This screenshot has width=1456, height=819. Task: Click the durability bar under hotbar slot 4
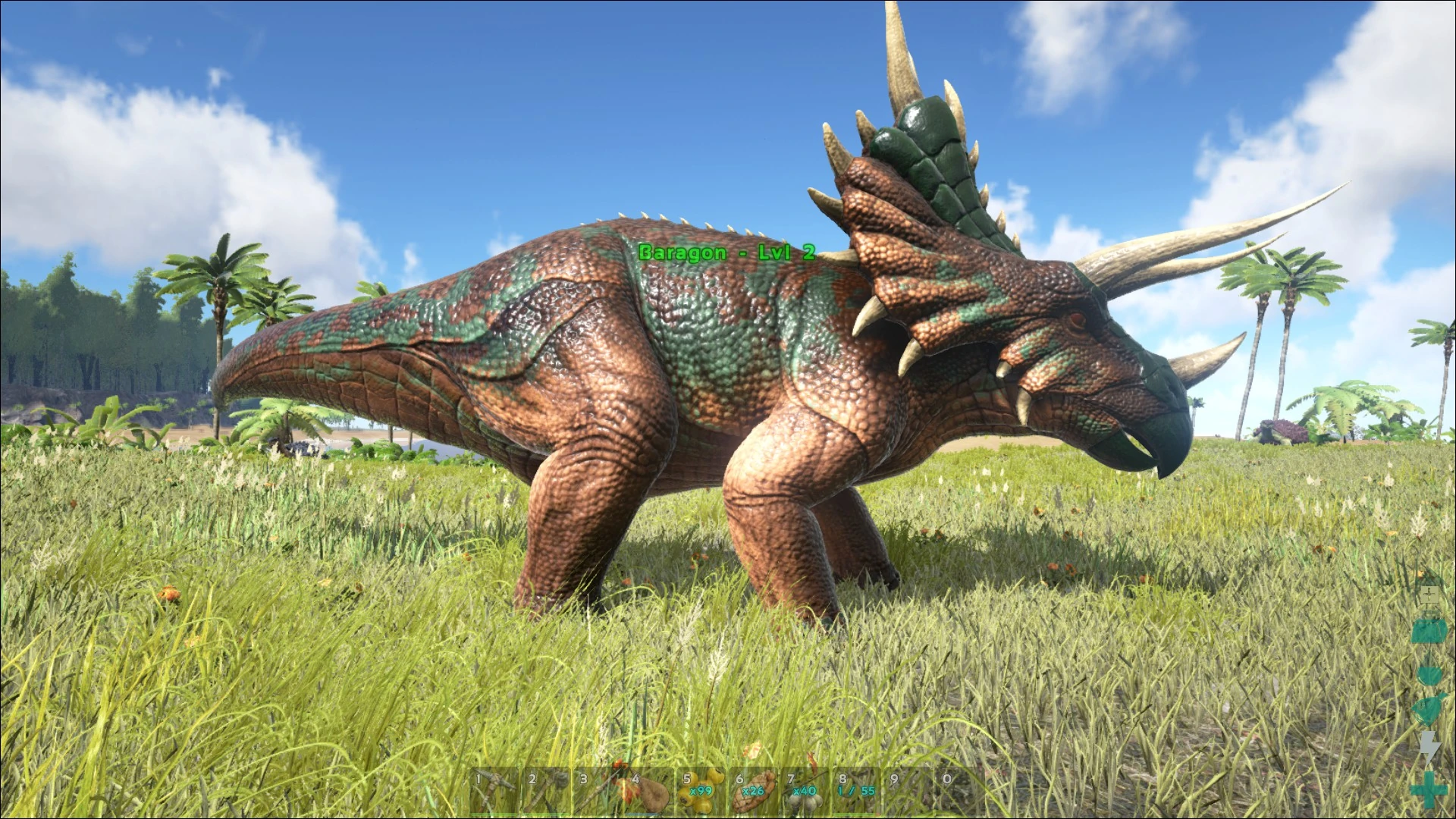(x=643, y=812)
